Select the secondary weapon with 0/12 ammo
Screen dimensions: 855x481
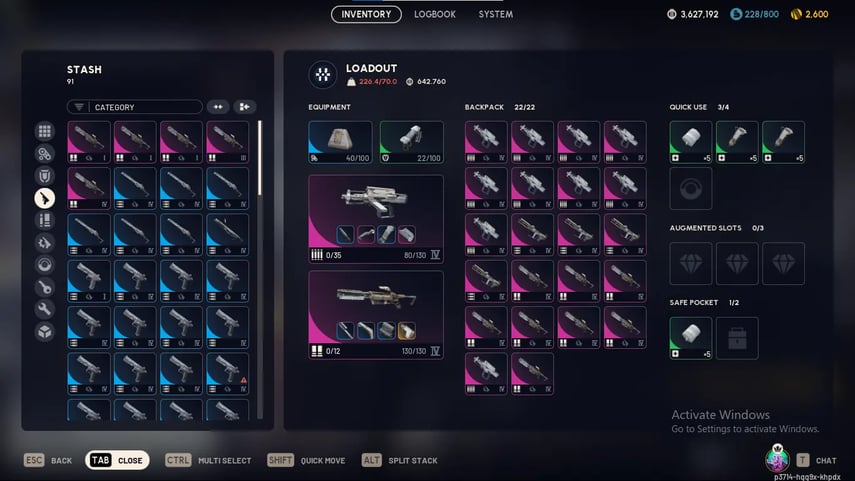point(376,314)
